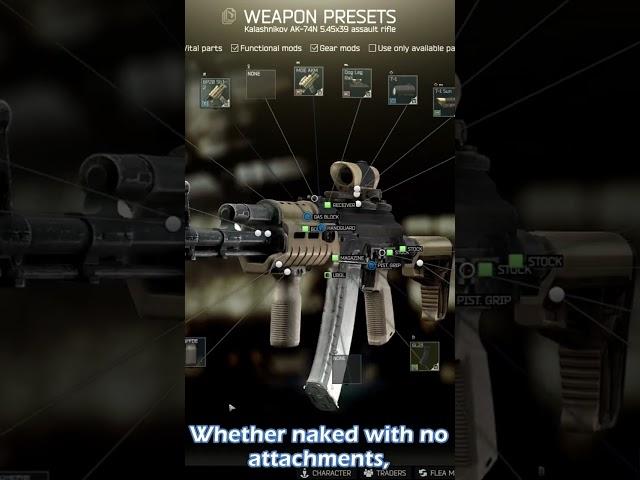Toggle the Gear mods checkbox
Viewport: 640px width, 480px height.
314,48
